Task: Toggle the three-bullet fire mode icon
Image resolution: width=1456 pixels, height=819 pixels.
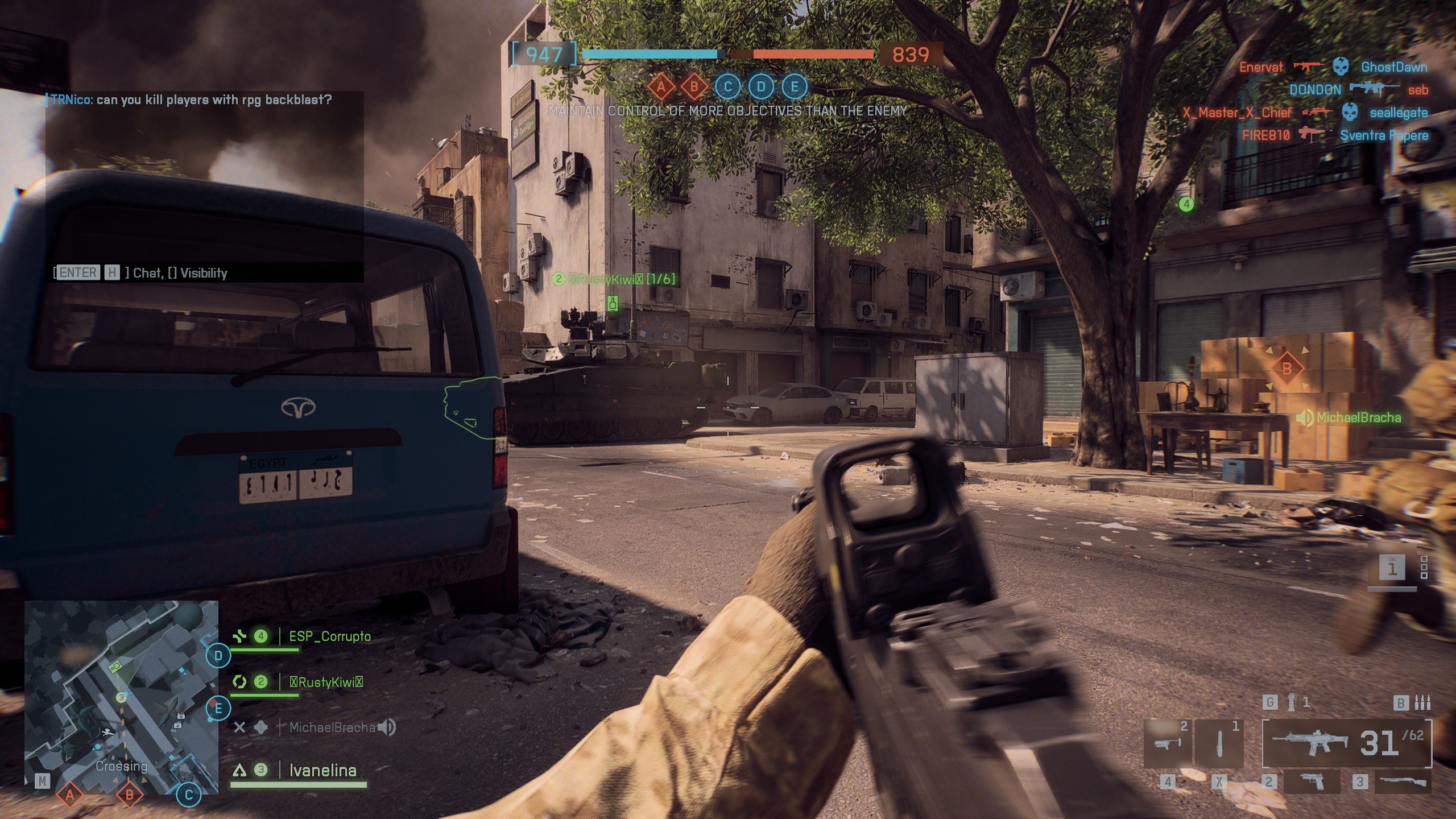Action: click(1422, 703)
